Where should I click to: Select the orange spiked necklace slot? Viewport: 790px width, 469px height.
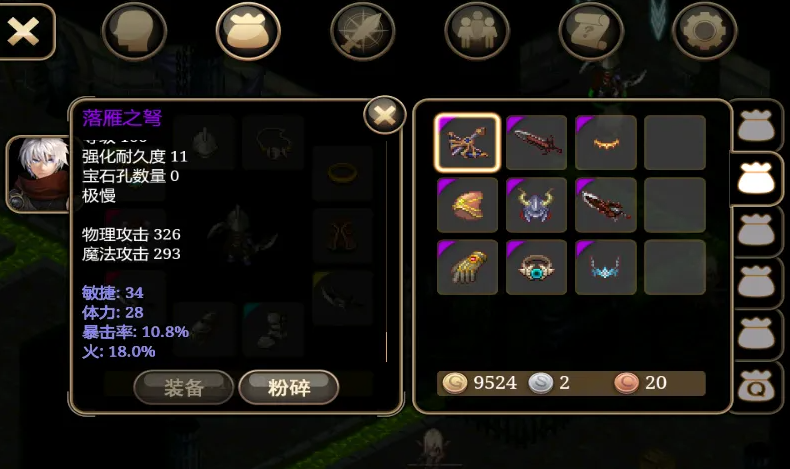click(x=605, y=143)
